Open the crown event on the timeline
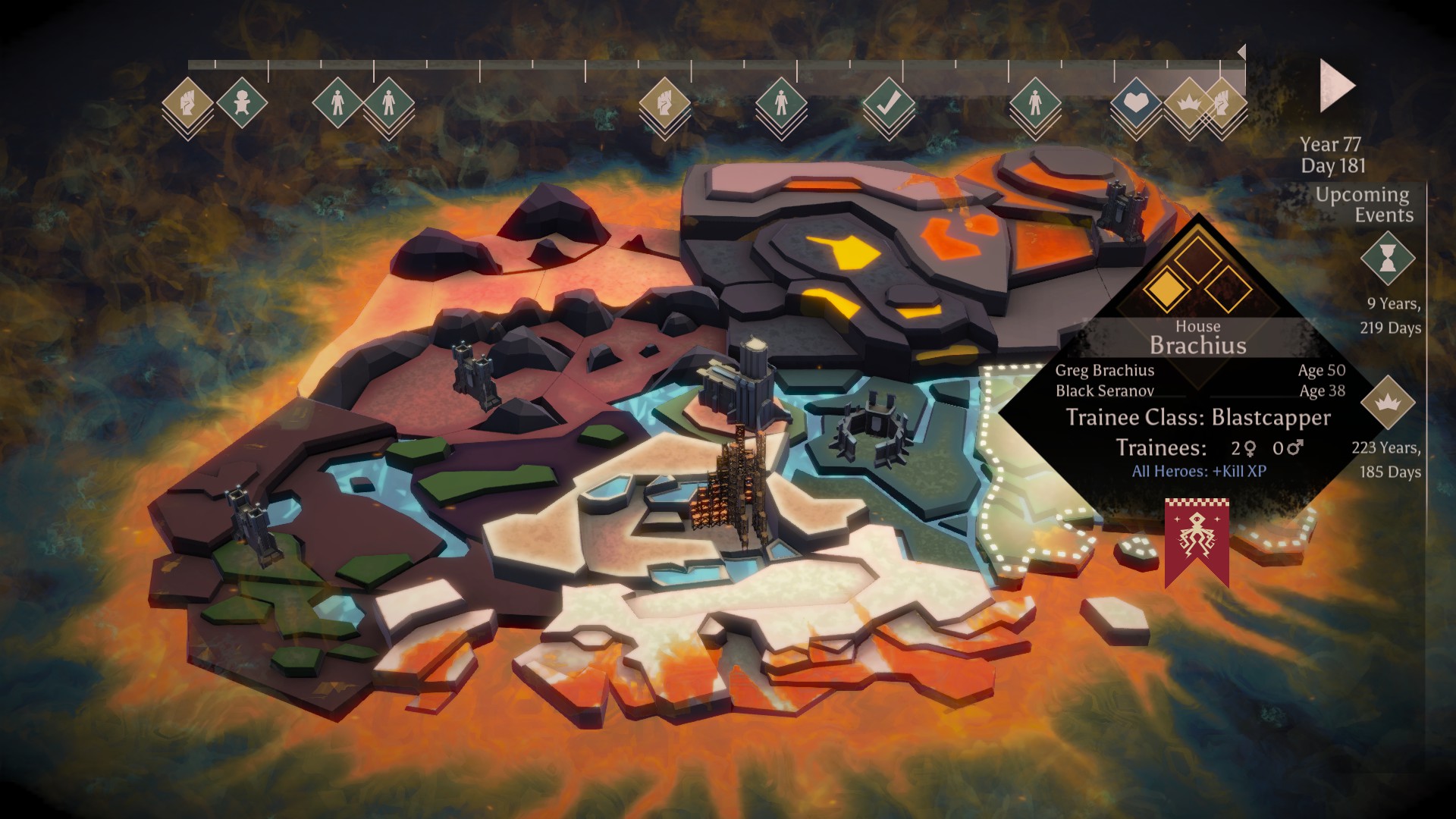The width and height of the screenshot is (1456, 819). point(1186,102)
